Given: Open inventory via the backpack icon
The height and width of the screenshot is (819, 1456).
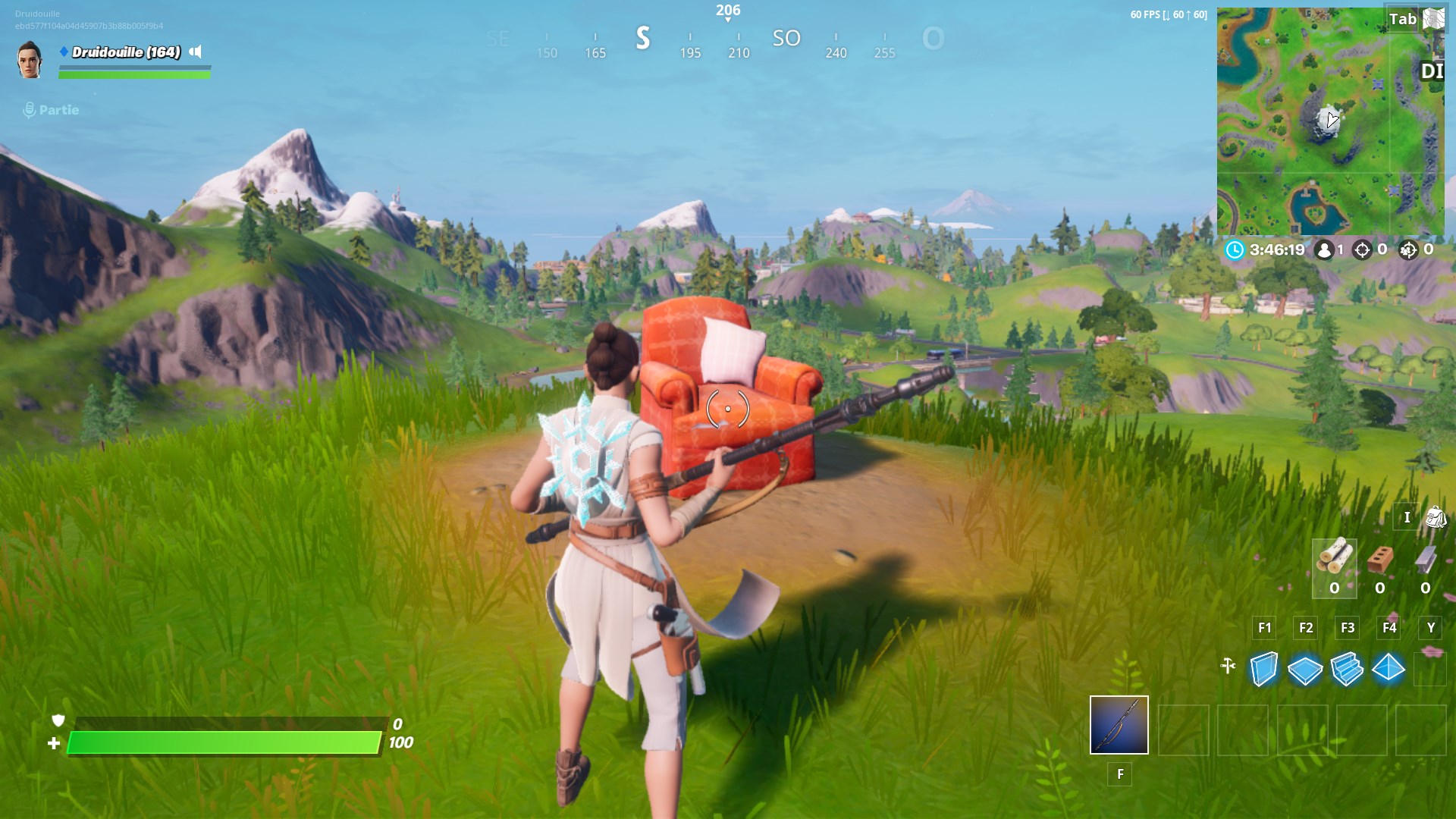Looking at the screenshot, I should click(x=1434, y=518).
